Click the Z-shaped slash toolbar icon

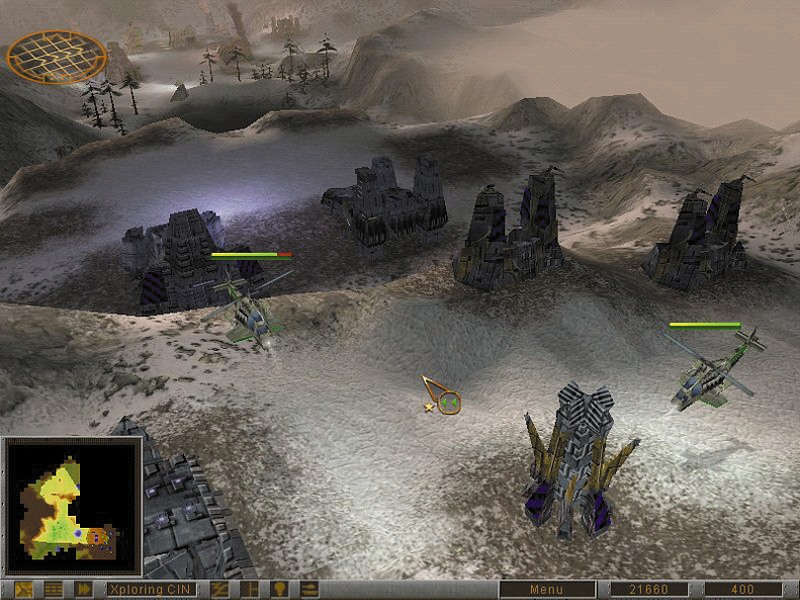(219, 590)
